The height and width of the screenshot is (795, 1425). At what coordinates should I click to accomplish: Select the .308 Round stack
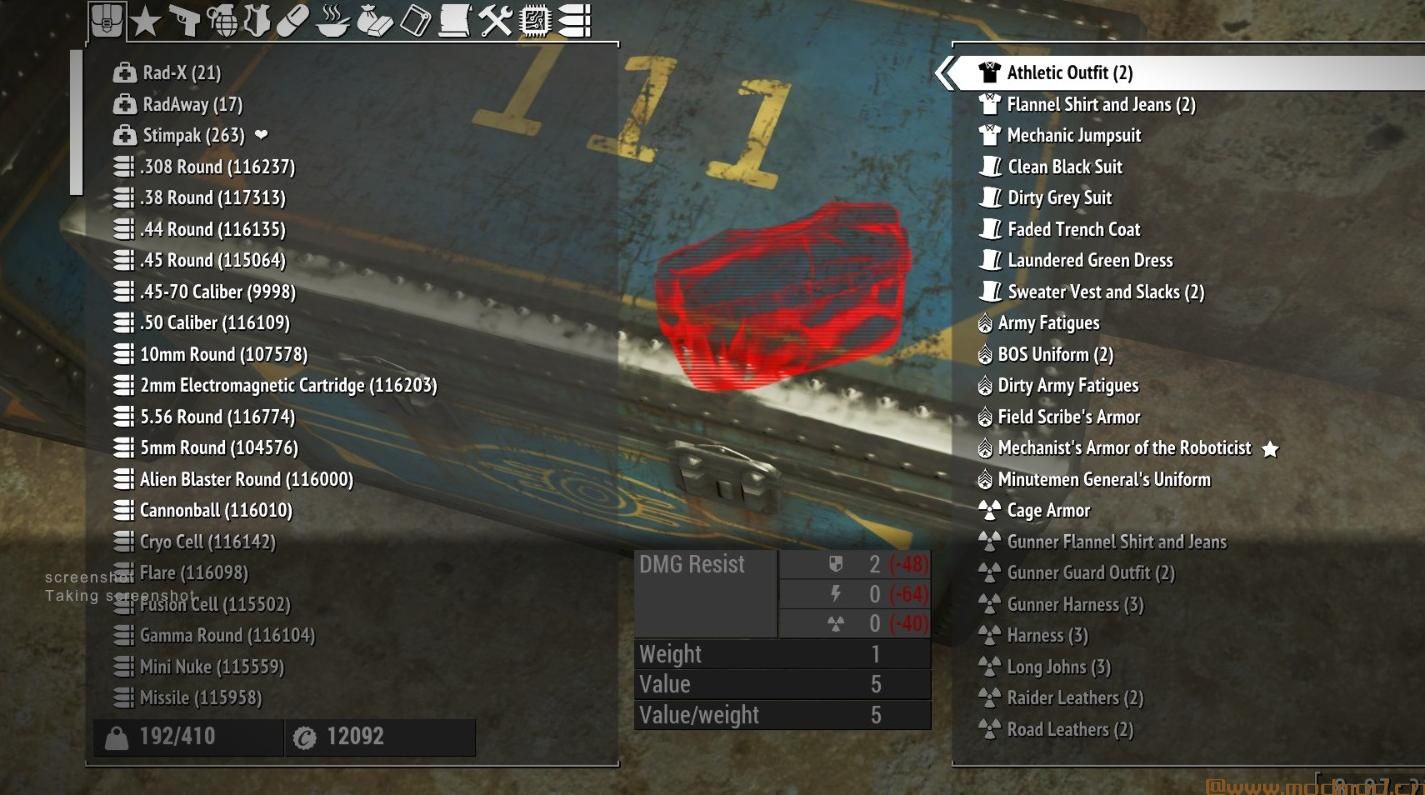coord(217,167)
